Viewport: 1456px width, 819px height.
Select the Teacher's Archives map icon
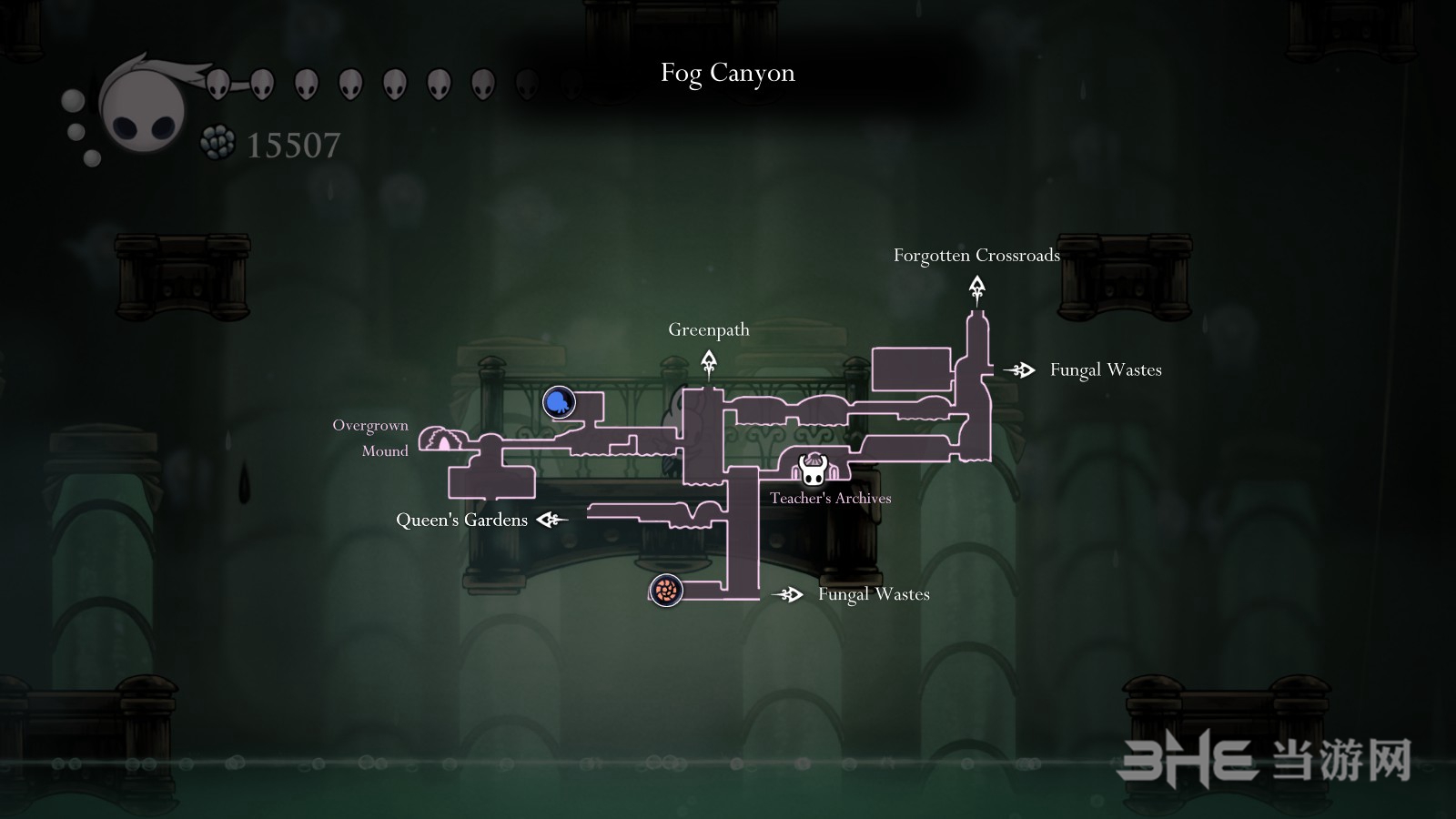[812, 470]
